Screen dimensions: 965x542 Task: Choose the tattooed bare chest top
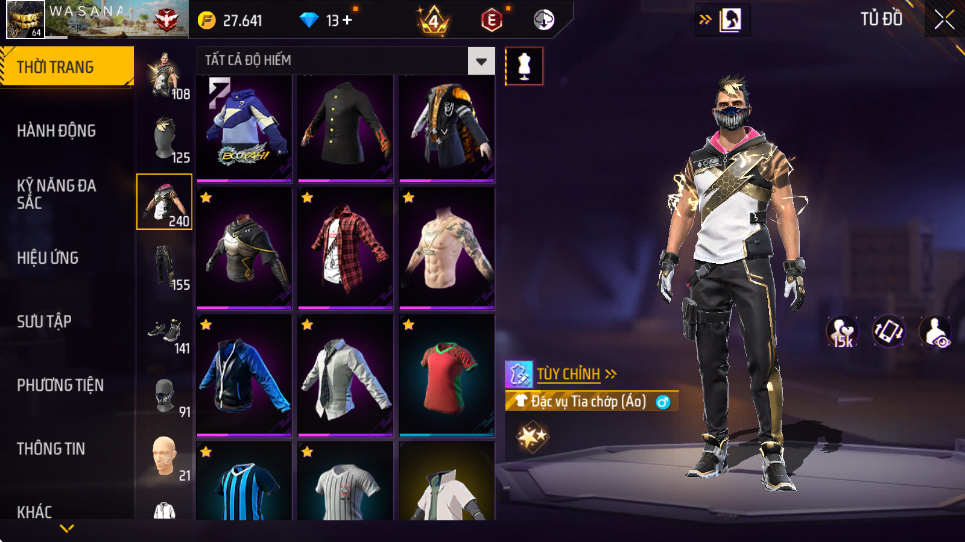click(x=447, y=247)
